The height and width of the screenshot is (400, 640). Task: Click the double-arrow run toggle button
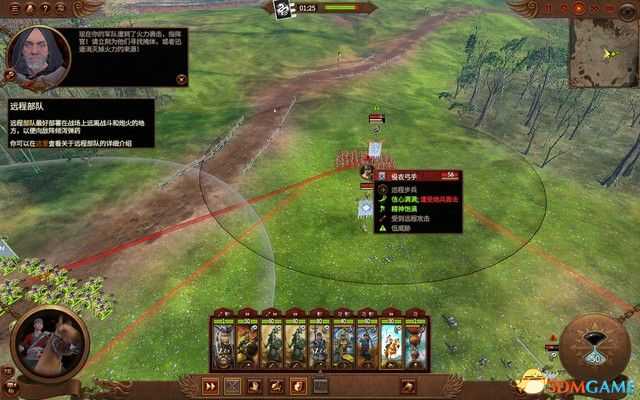tap(211, 386)
